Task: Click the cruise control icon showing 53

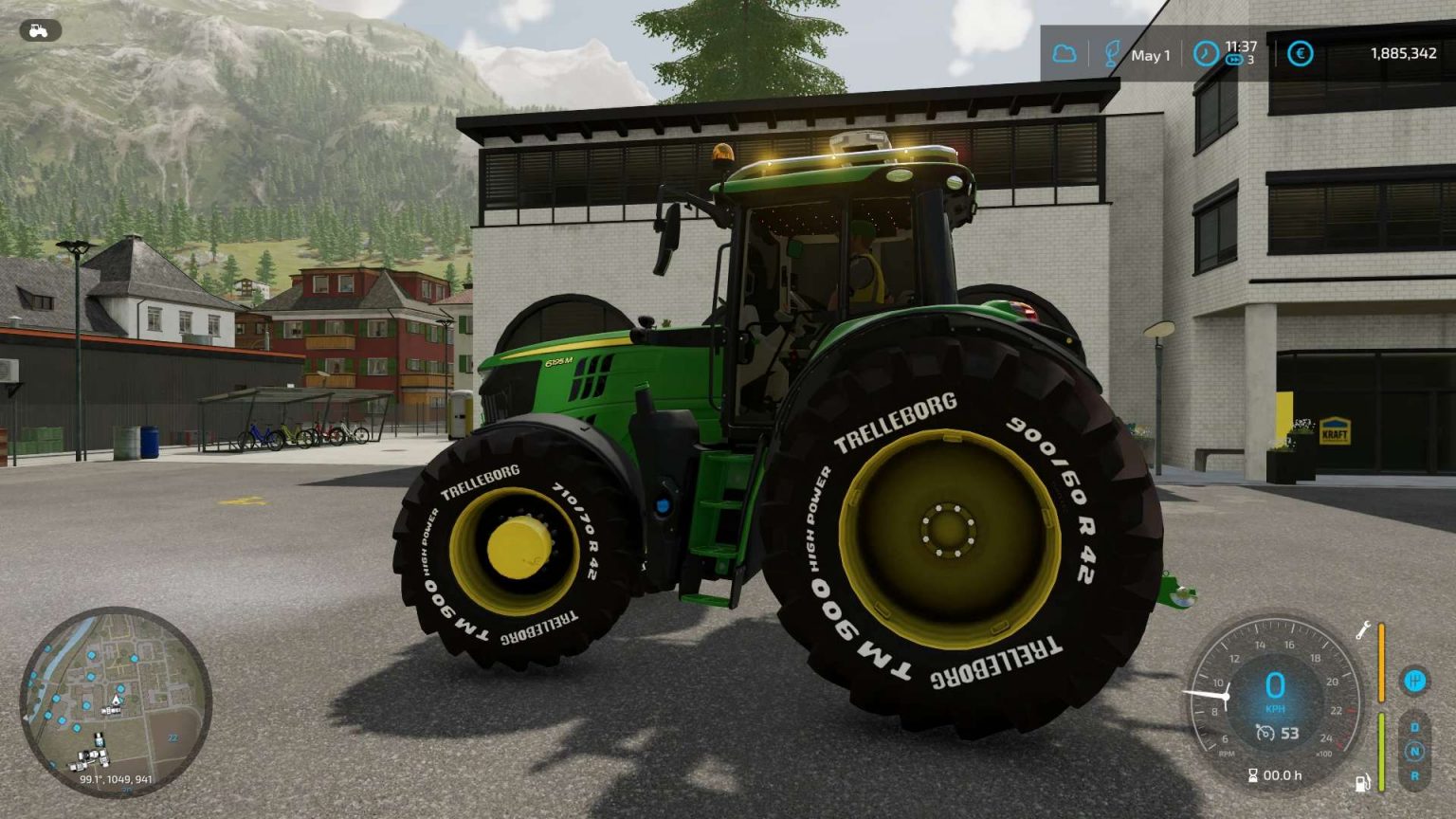Action: [1265, 732]
